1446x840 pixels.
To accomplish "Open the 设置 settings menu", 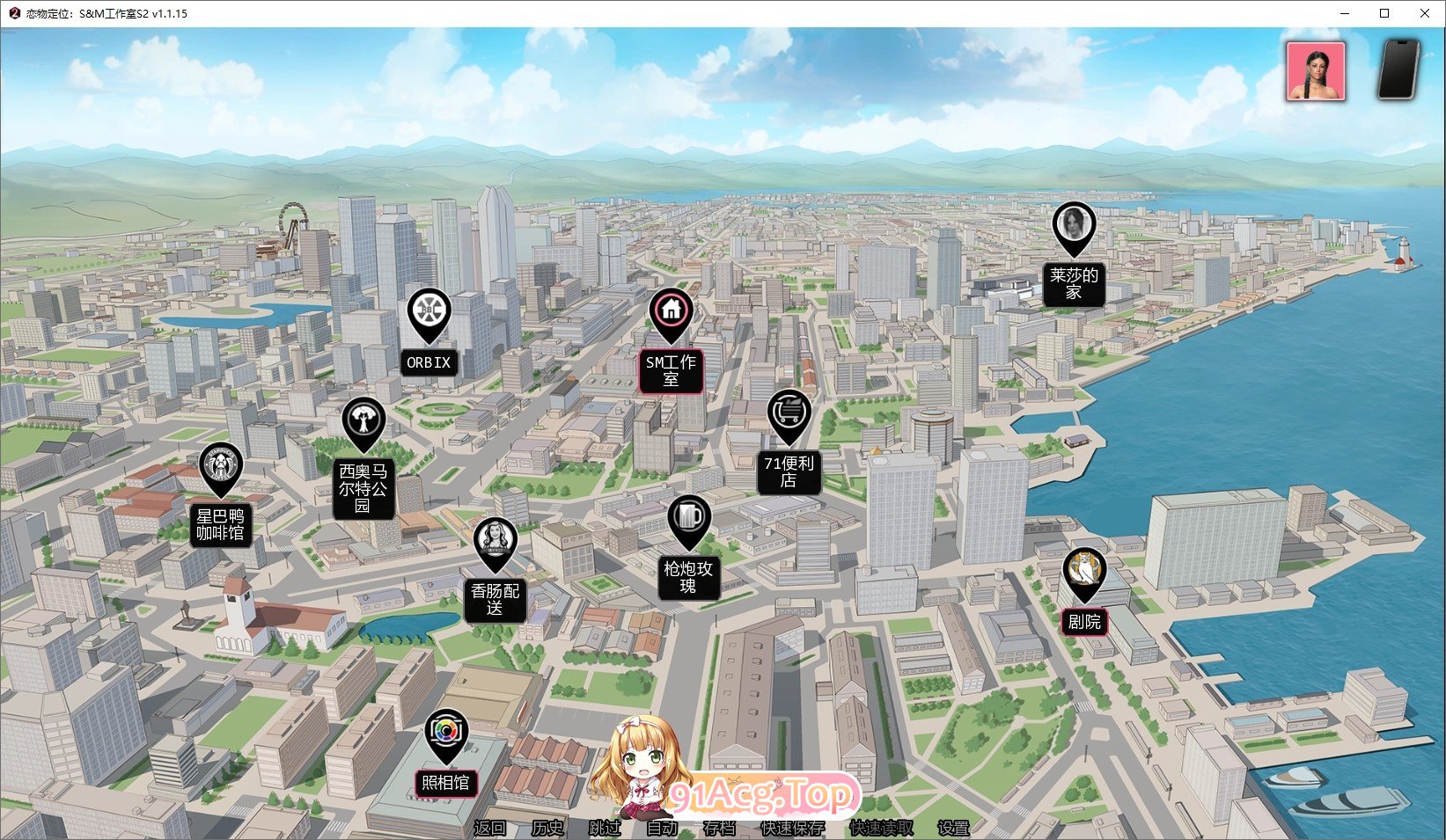I will click(951, 828).
